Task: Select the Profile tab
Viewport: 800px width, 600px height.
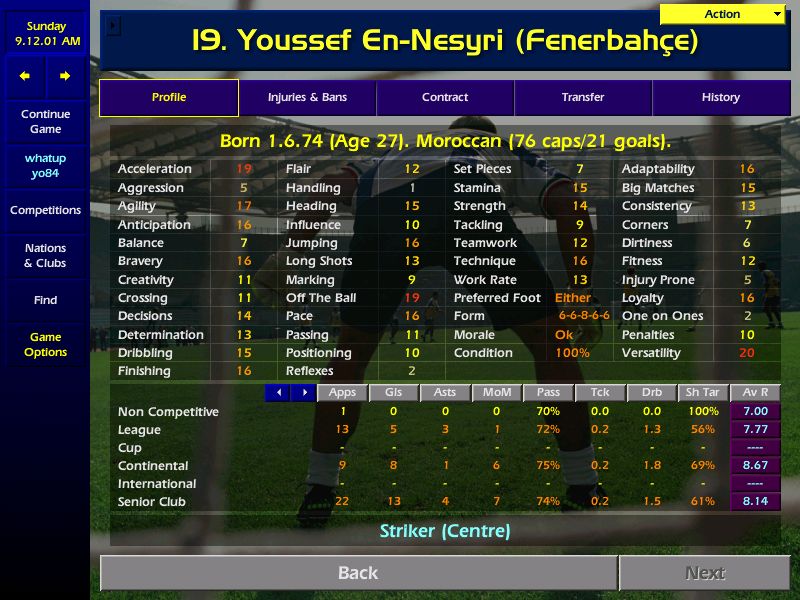Action: click(169, 98)
